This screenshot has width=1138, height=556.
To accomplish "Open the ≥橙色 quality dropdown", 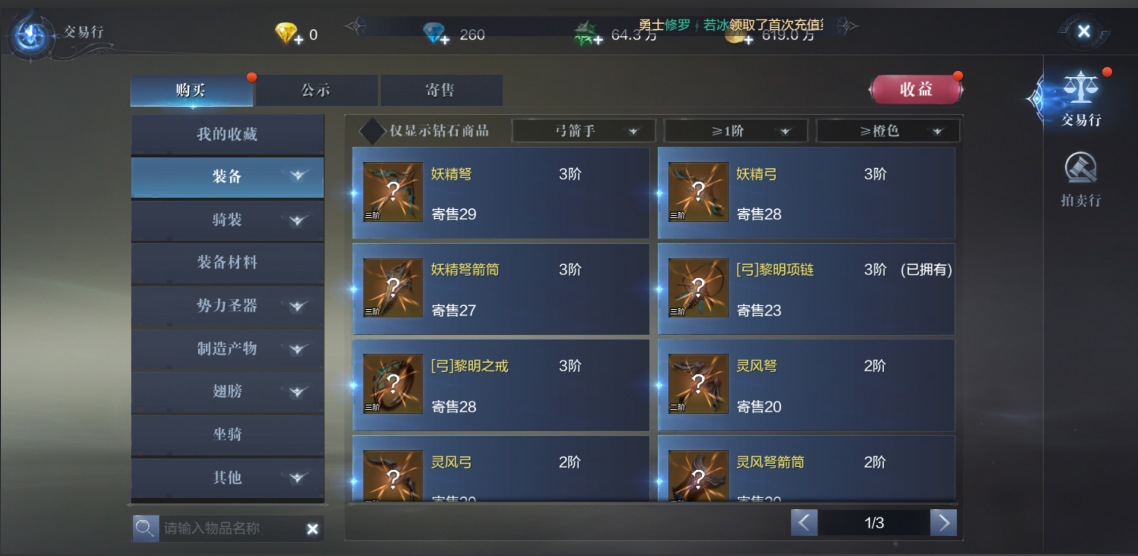I will click(887, 131).
